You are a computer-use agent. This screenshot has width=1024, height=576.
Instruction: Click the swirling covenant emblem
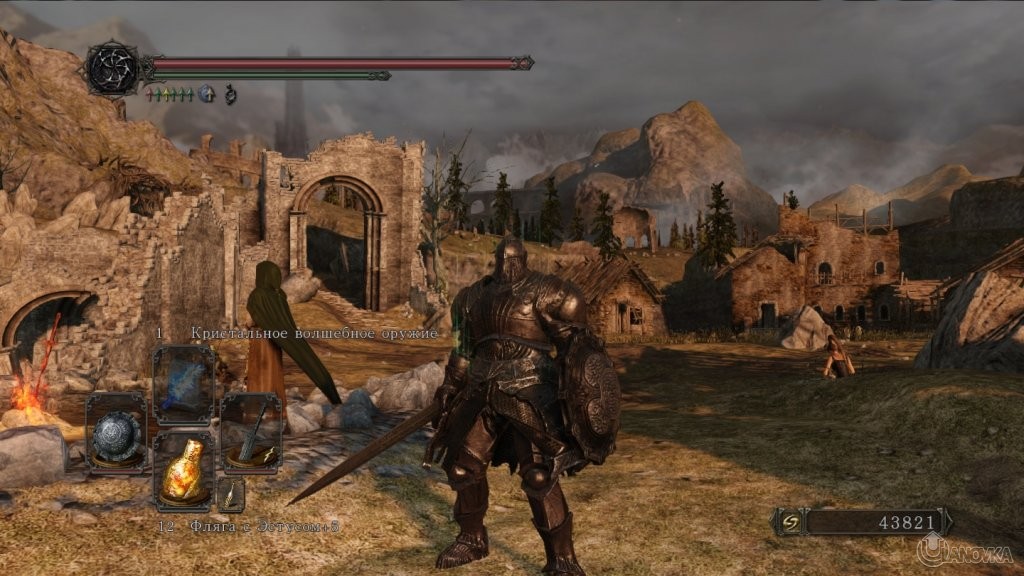[x=112, y=67]
